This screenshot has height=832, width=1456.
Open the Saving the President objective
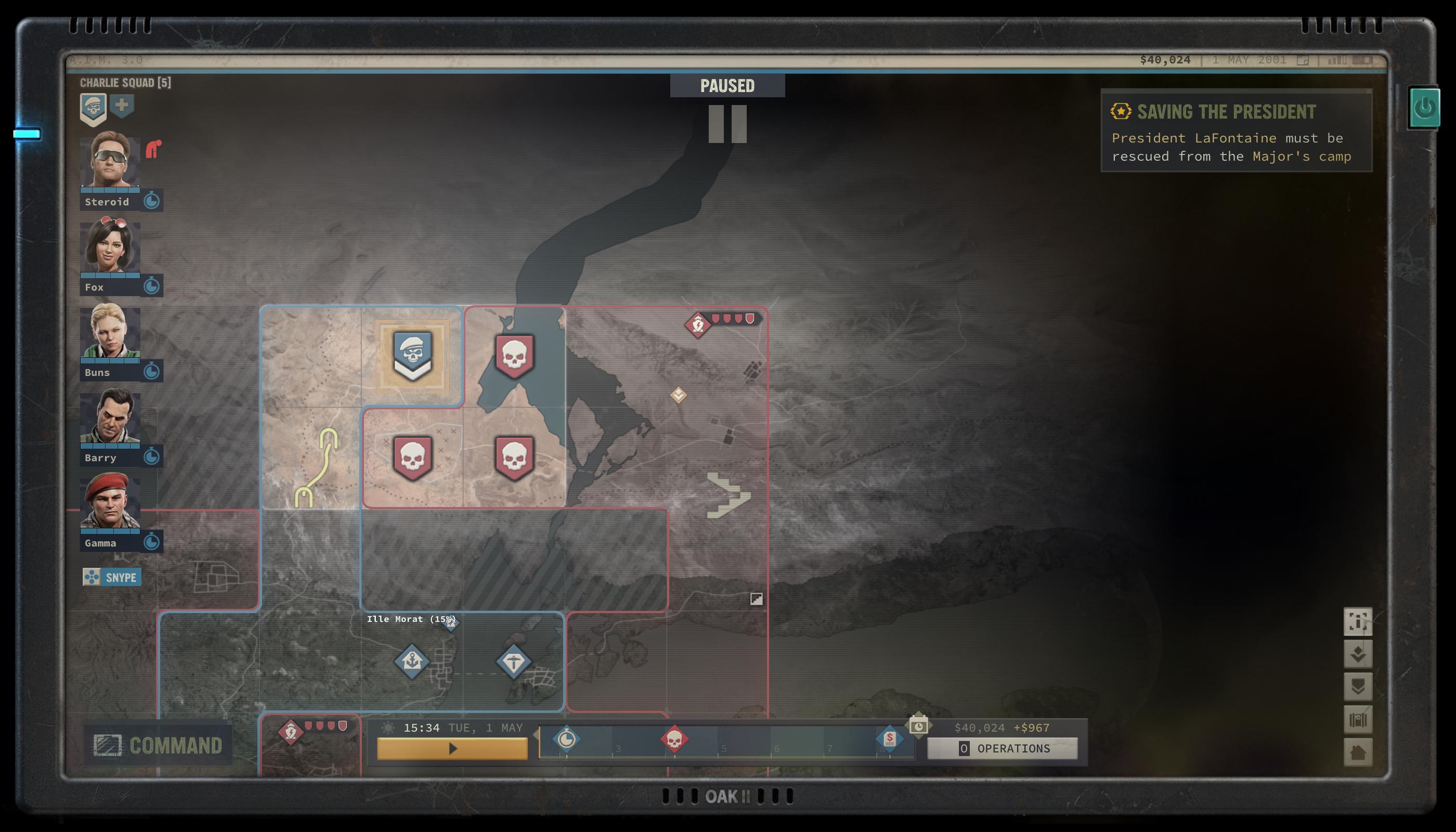point(1226,112)
